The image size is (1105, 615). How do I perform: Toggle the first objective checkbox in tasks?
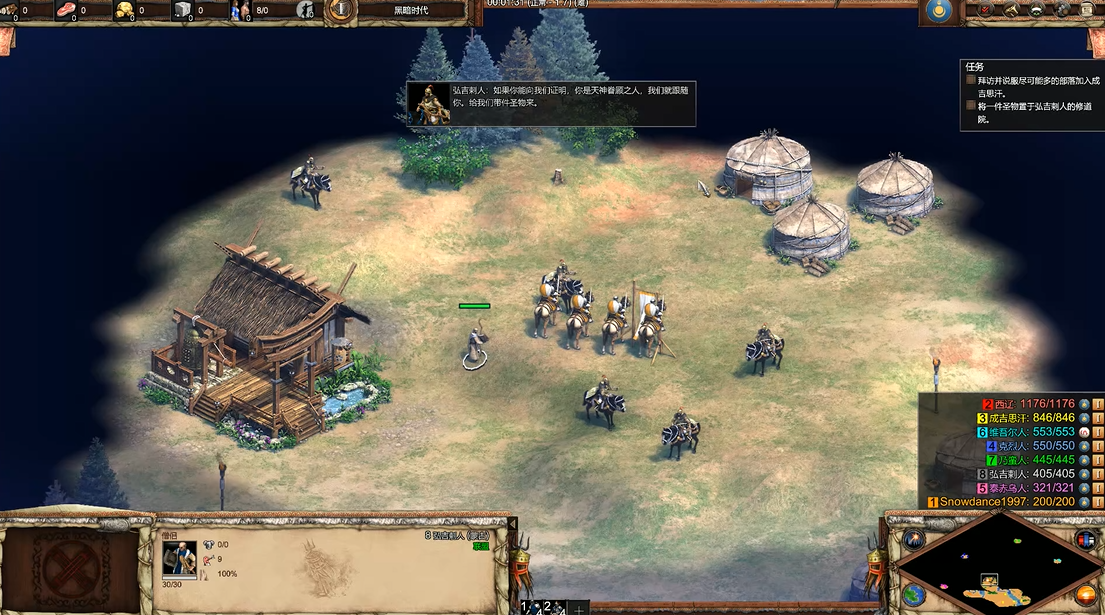click(x=970, y=80)
